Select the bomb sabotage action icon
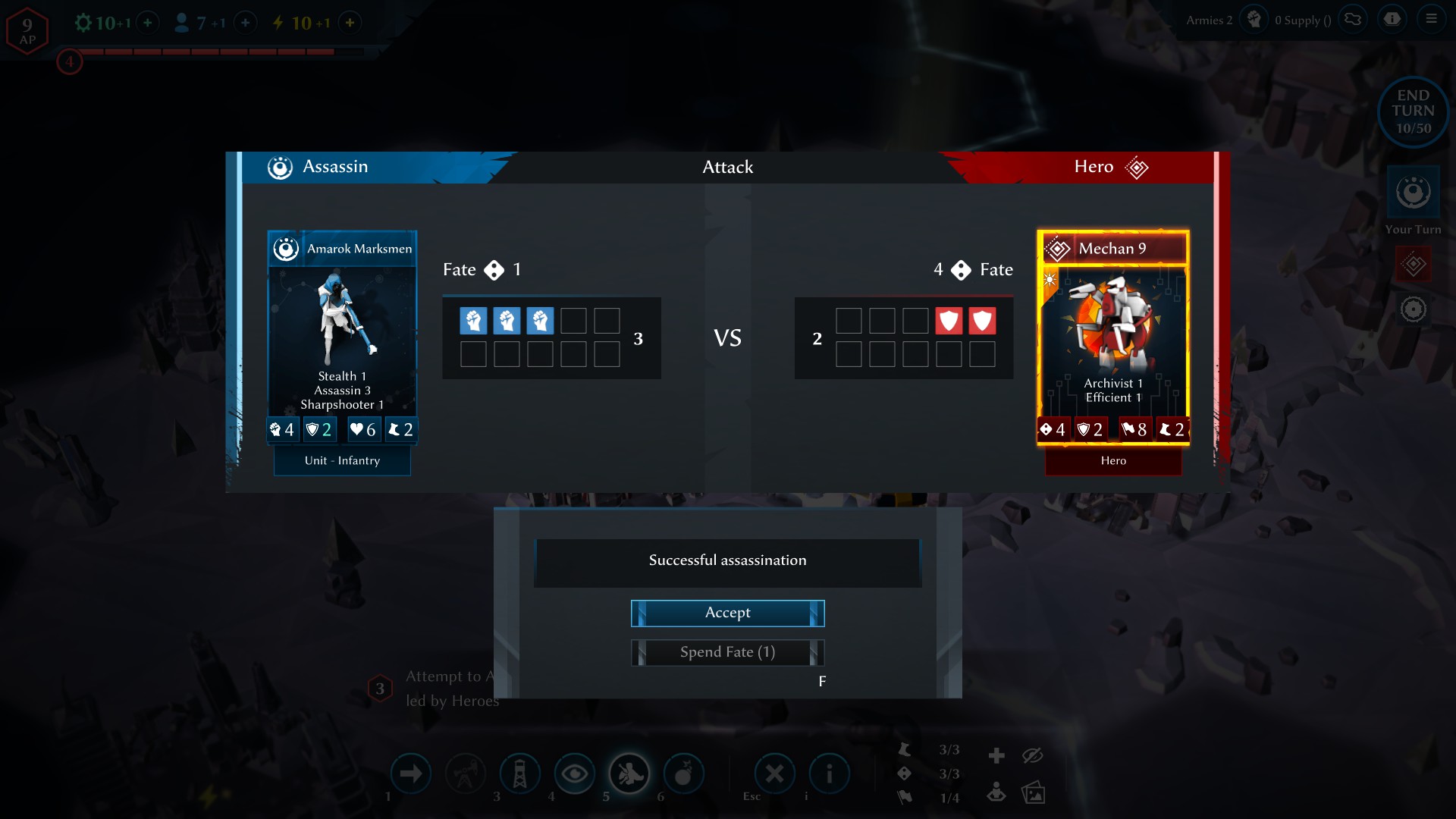Image resolution: width=1456 pixels, height=819 pixels. 684,773
